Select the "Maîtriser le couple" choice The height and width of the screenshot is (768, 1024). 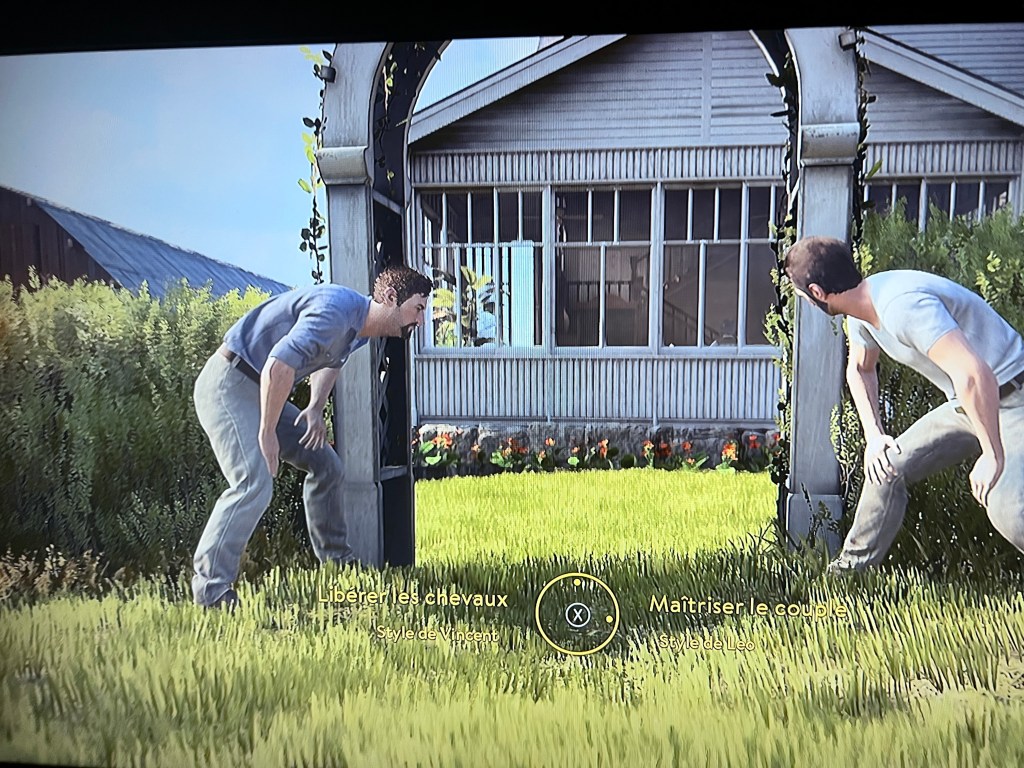click(747, 605)
